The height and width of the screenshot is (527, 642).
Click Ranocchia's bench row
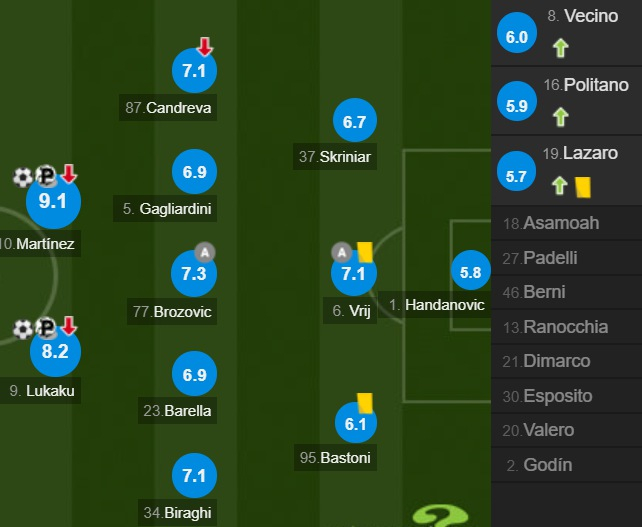(x=566, y=327)
